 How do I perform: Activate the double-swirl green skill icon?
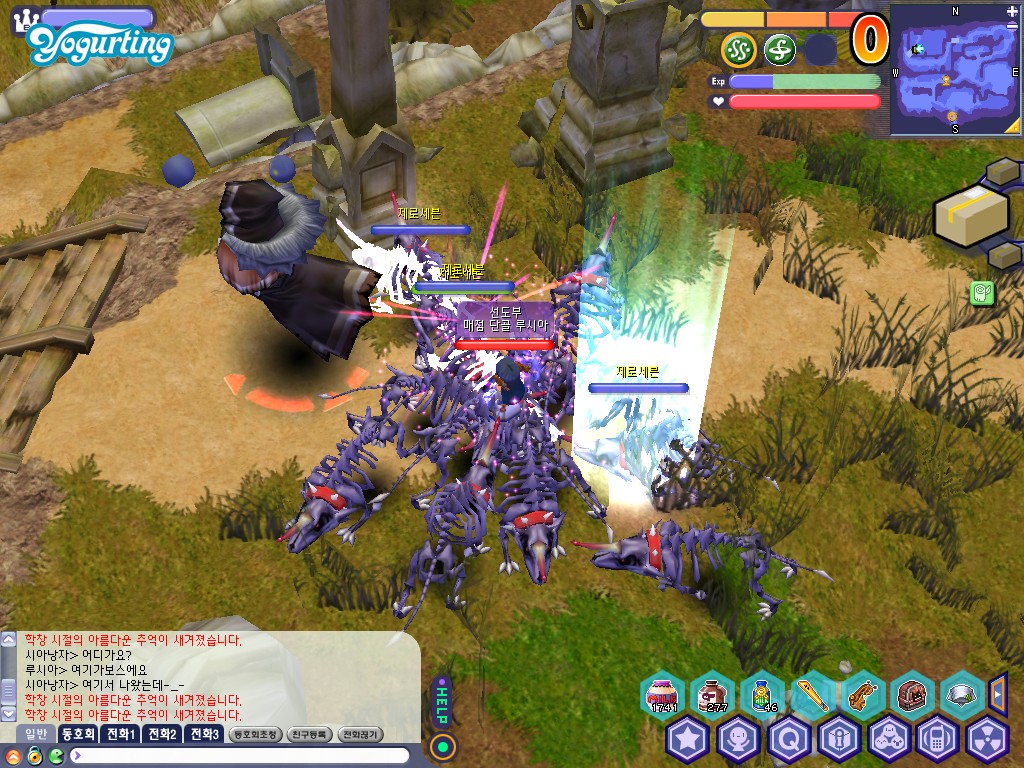738,48
